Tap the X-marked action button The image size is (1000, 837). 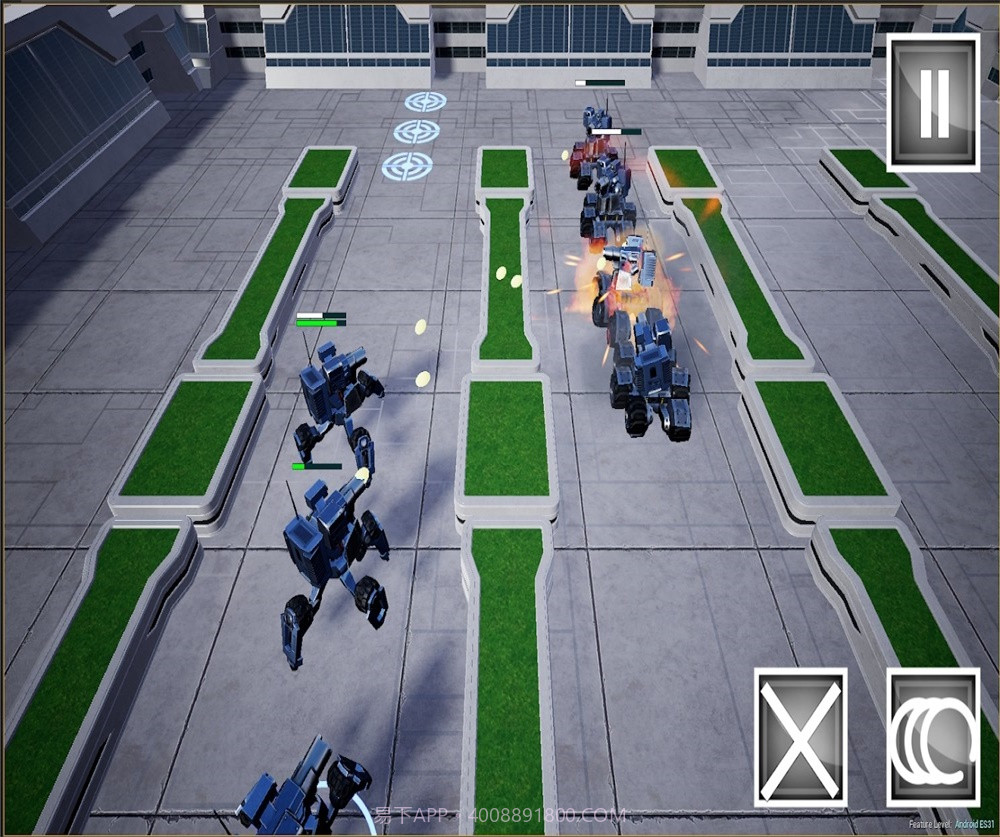tap(800, 737)
